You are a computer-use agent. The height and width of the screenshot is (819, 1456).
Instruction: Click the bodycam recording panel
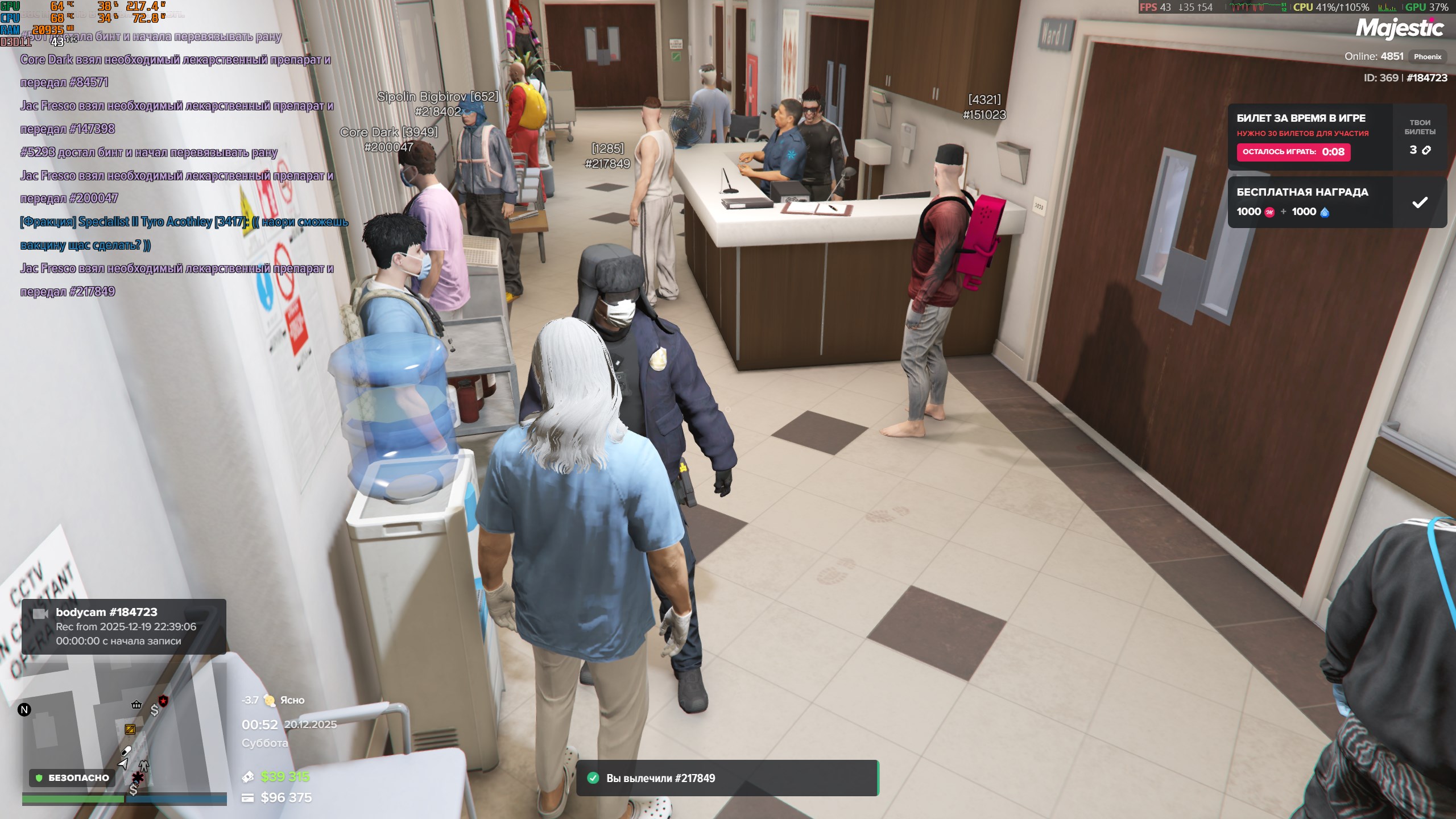124,626
